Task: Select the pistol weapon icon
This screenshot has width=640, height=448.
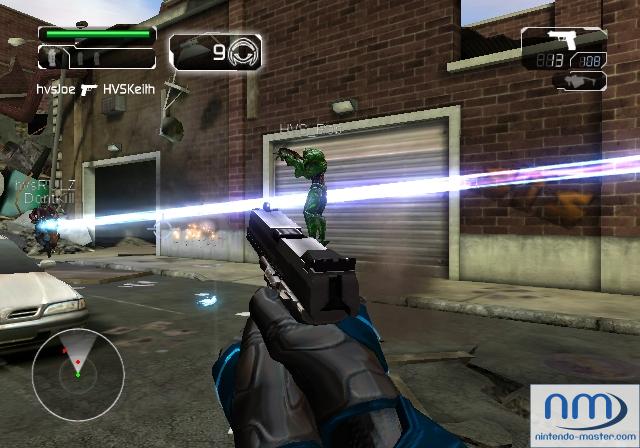Action: pyautogui.click(x=559, y=41)
